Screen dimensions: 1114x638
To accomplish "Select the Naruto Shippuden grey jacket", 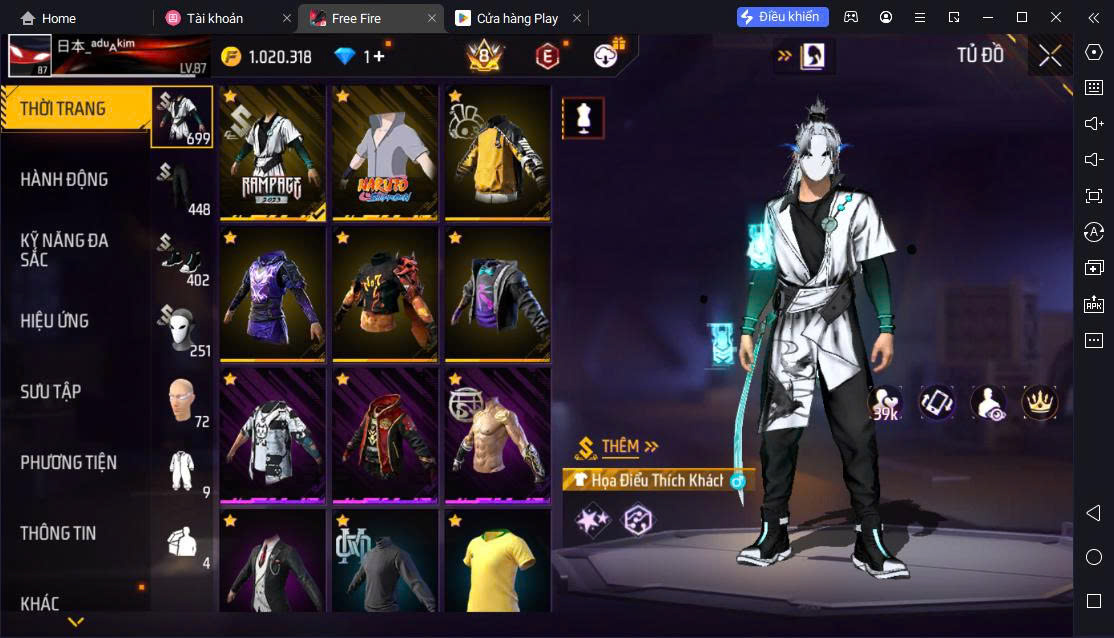I will 385,152.
